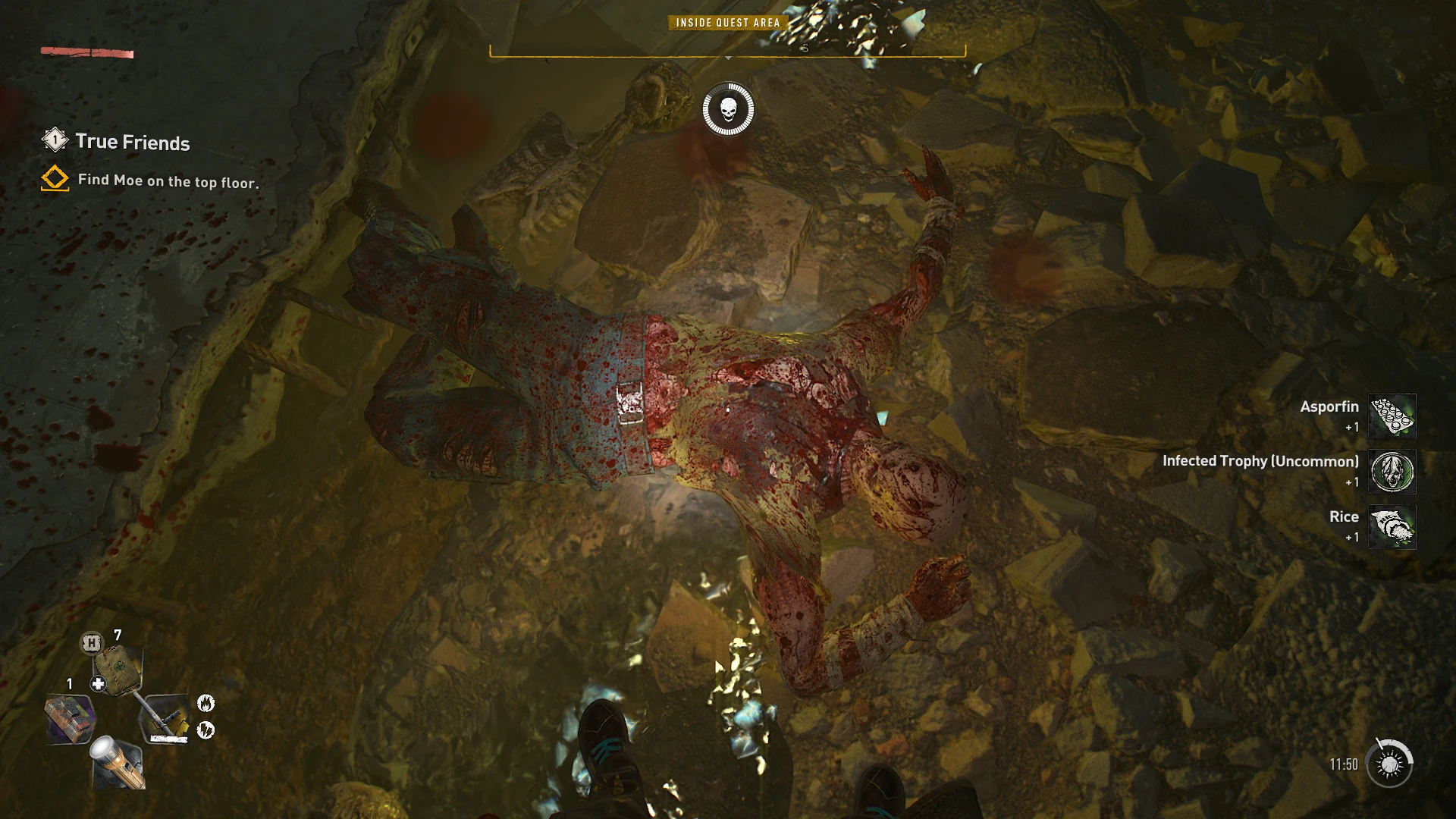
Task: Click the H healing indicator badge
Action: click(x=92, y=644)
